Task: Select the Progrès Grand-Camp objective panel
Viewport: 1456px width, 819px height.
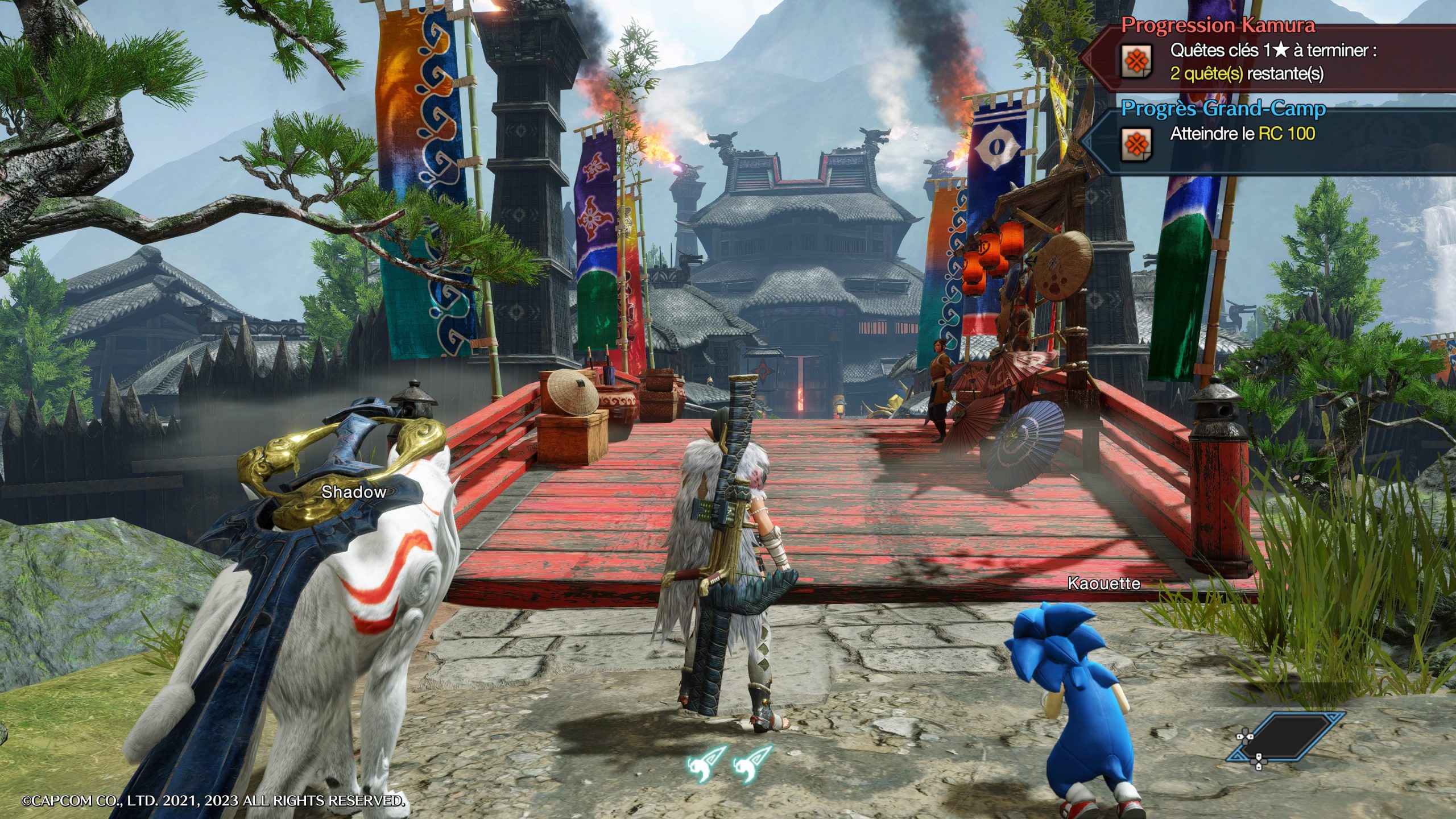Action: tap(1223, 108)
